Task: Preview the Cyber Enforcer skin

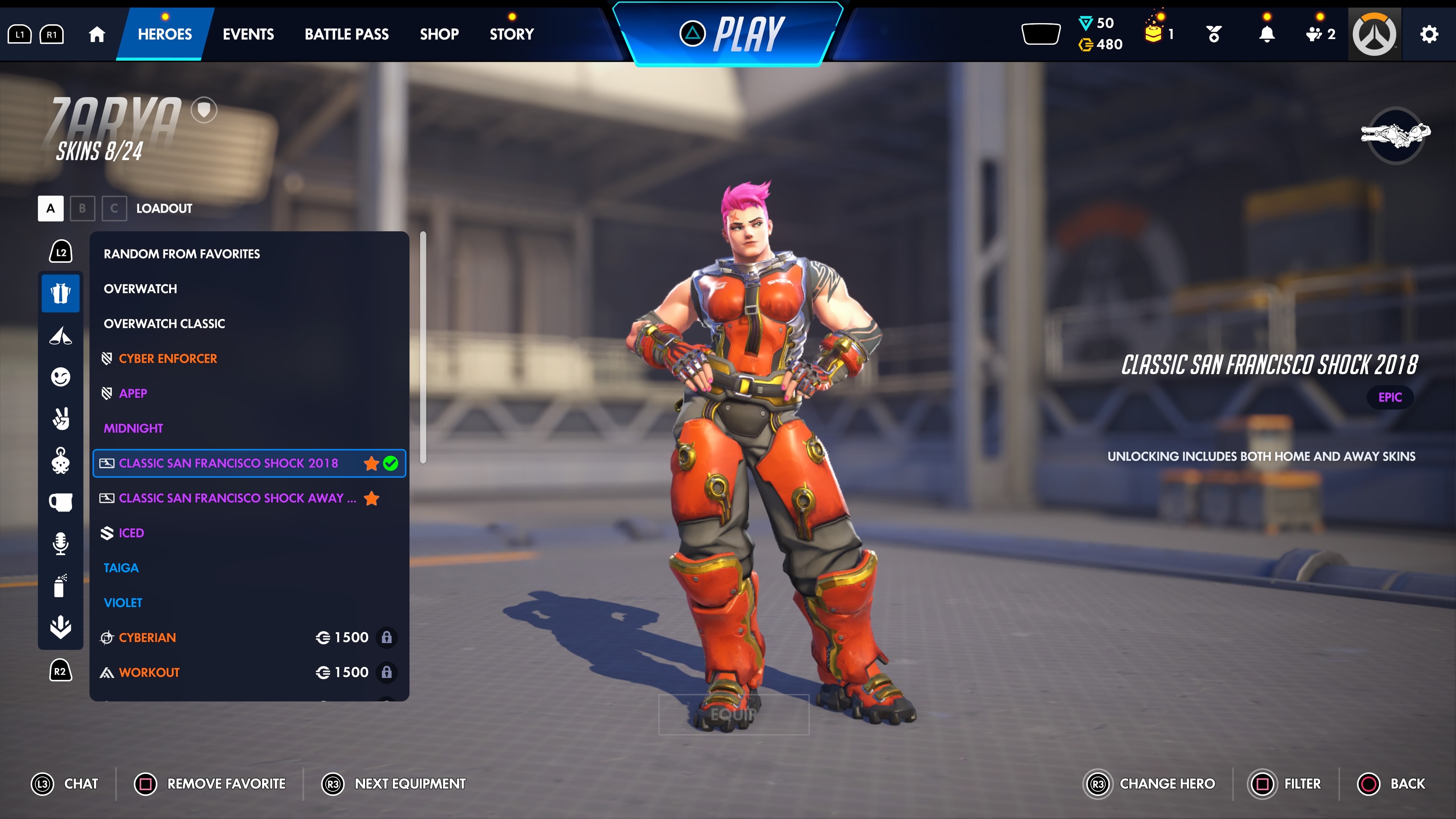Action: pos(167,358)
